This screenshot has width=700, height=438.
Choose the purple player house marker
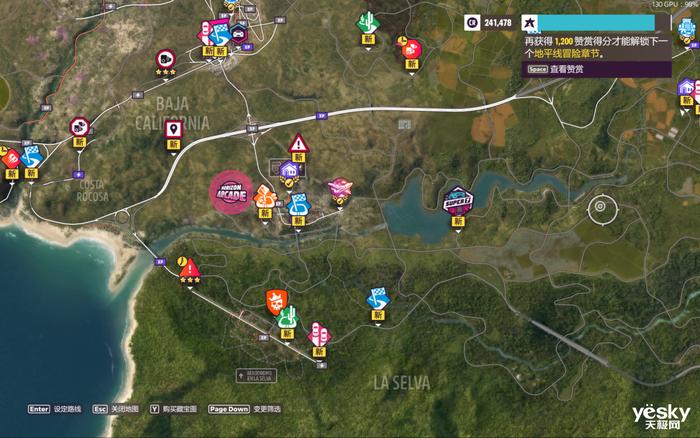tap(289, 171)
